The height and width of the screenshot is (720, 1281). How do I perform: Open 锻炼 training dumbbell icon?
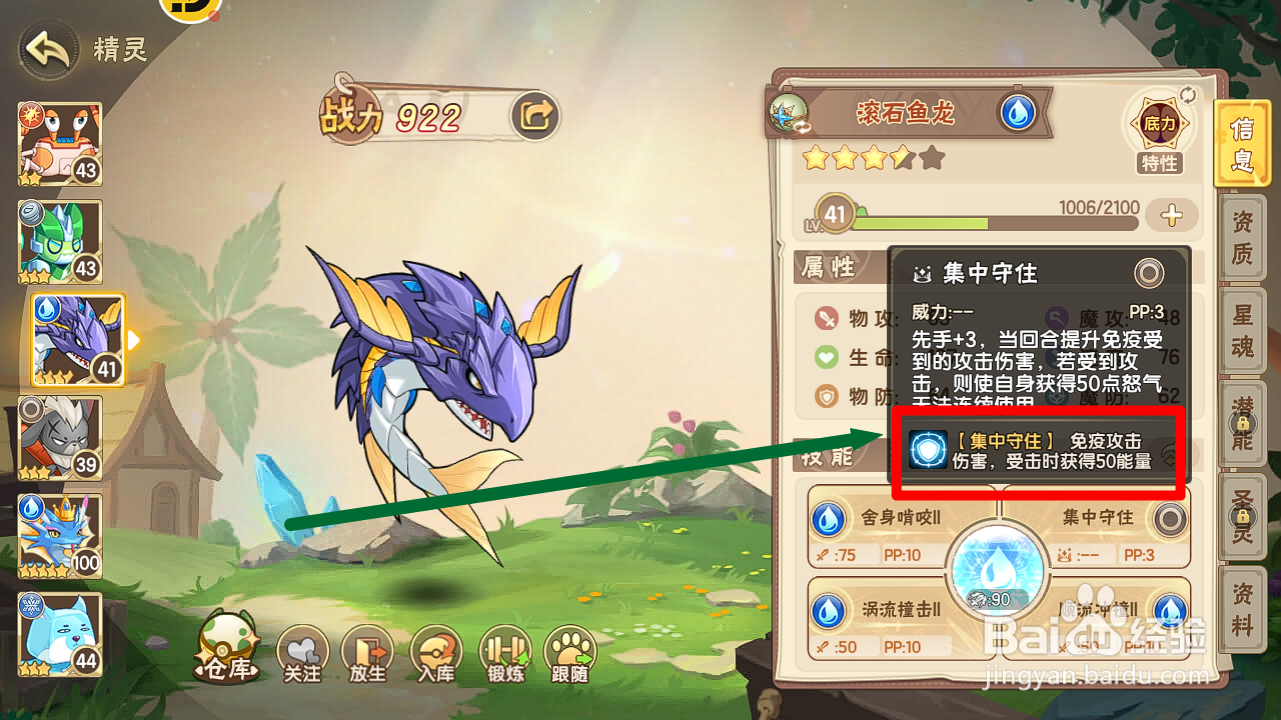point(505,650)
